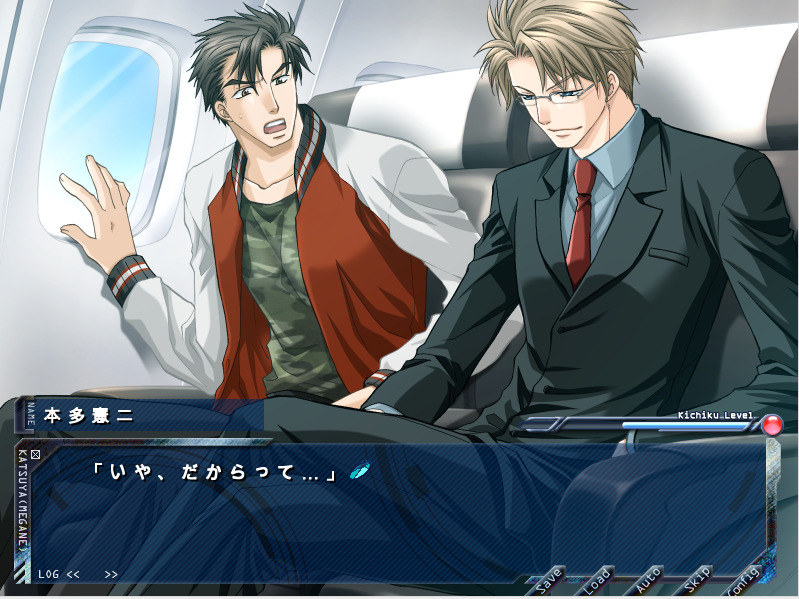Advance the dialogue in the text box
799x599 pixels.
400,510
